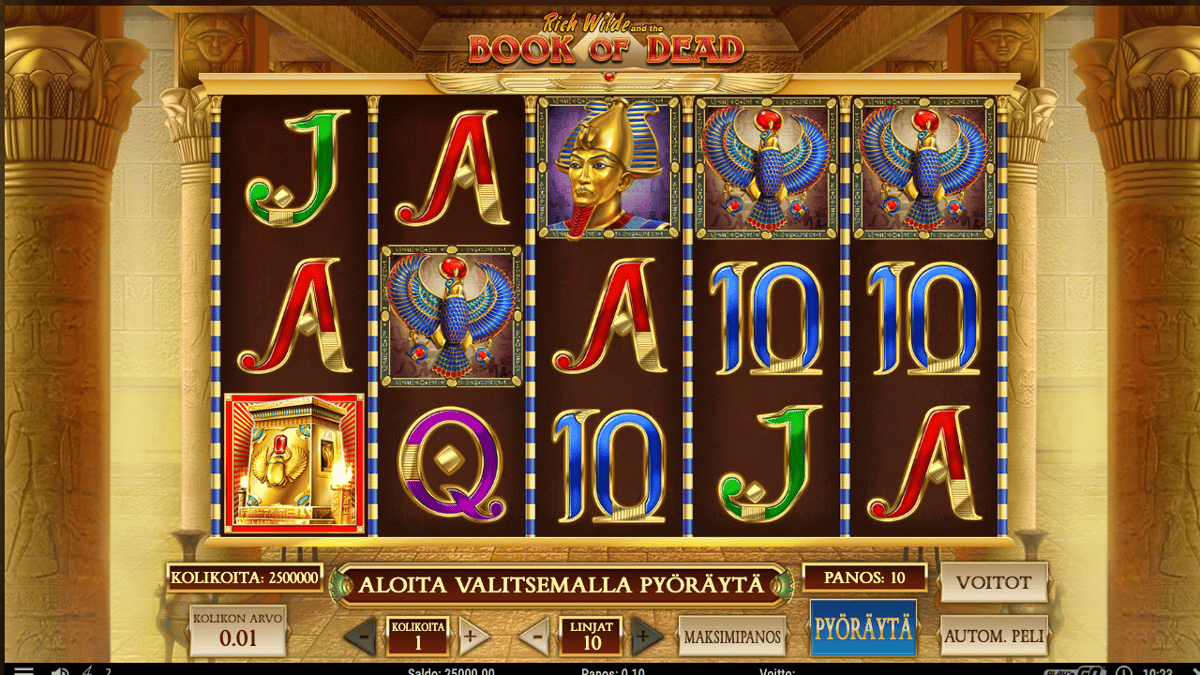Start auto play with Autom. Peli

coord(993,635)
